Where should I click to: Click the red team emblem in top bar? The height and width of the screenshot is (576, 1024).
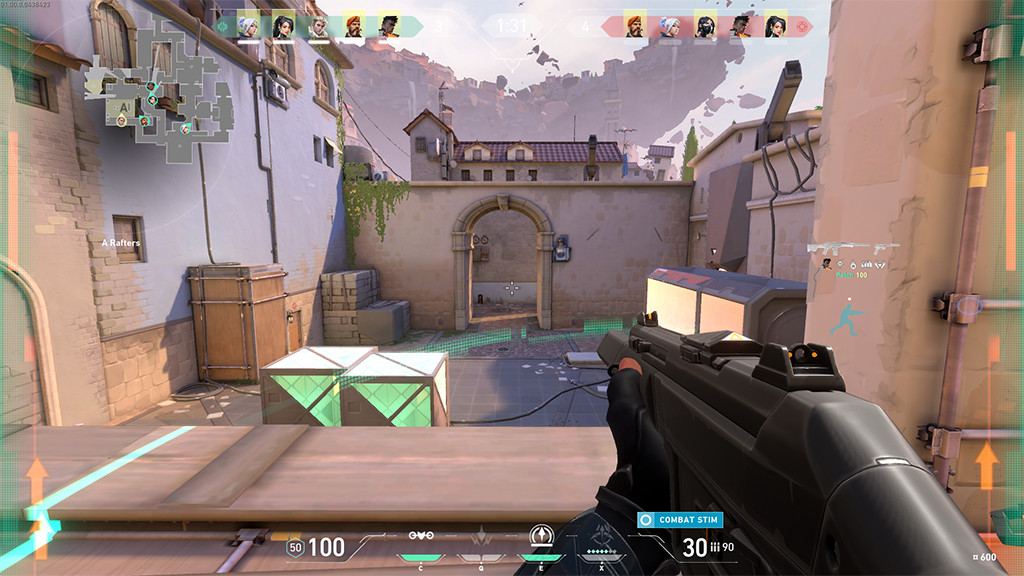tap(803, 26)
